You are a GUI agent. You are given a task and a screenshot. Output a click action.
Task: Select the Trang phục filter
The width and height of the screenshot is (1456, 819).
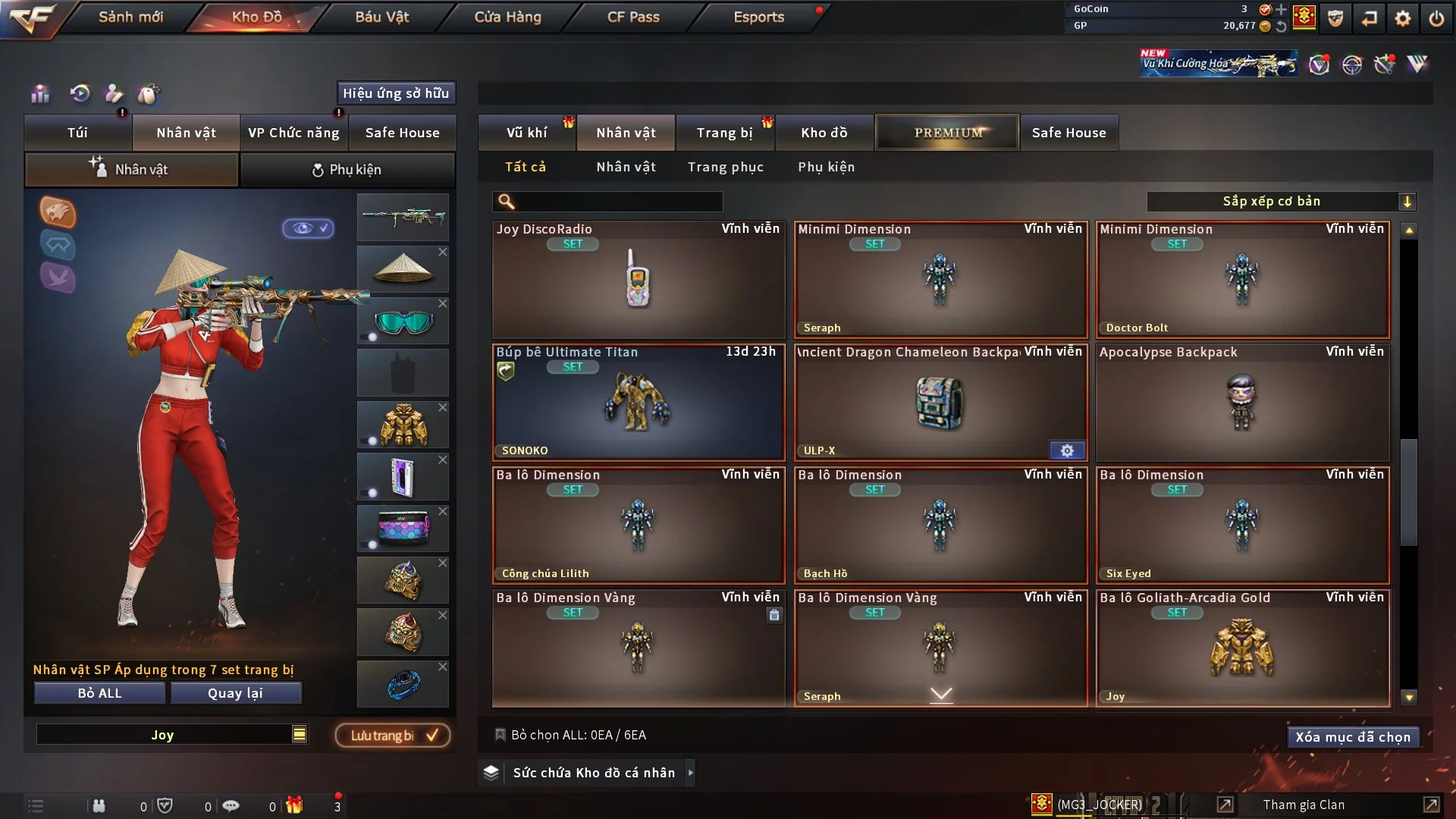click(725, 167)
